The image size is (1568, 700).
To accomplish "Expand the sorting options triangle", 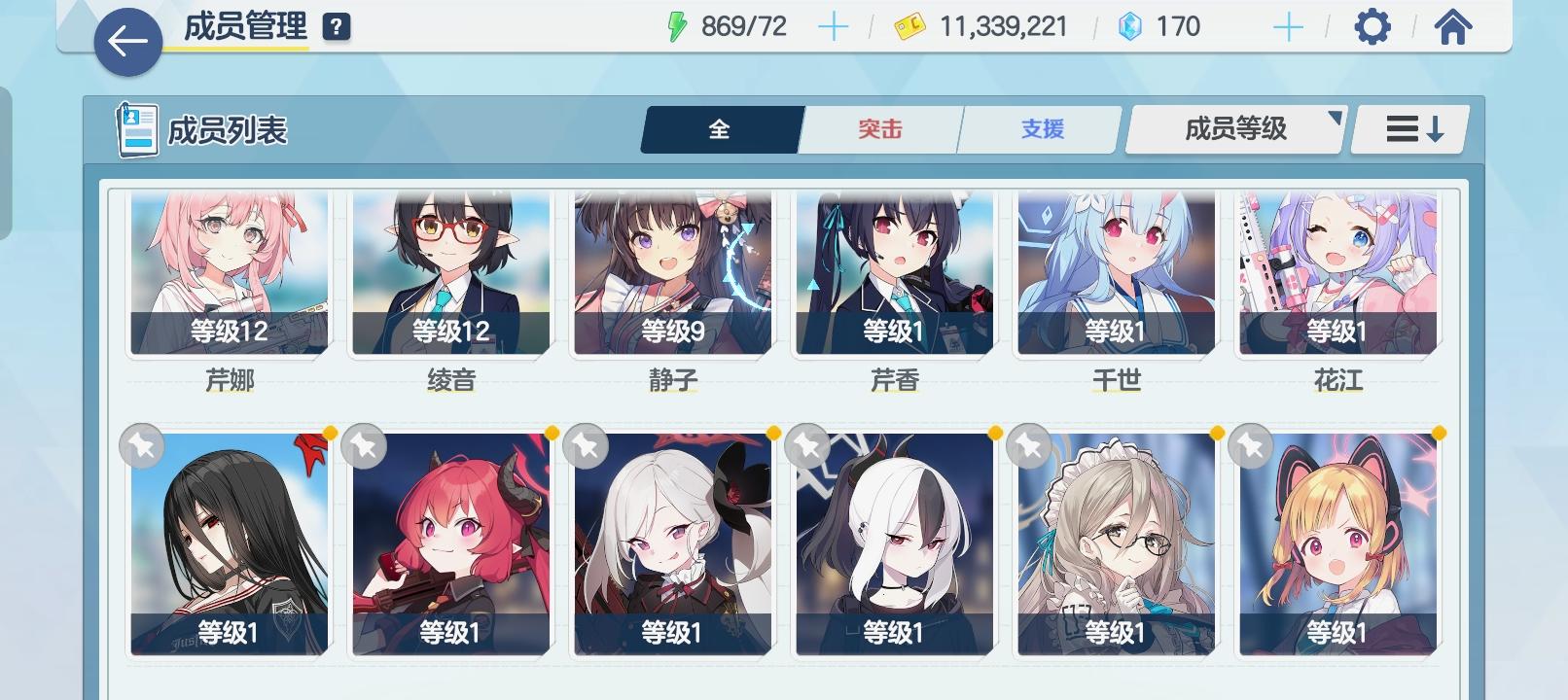I will [1336, 119].
